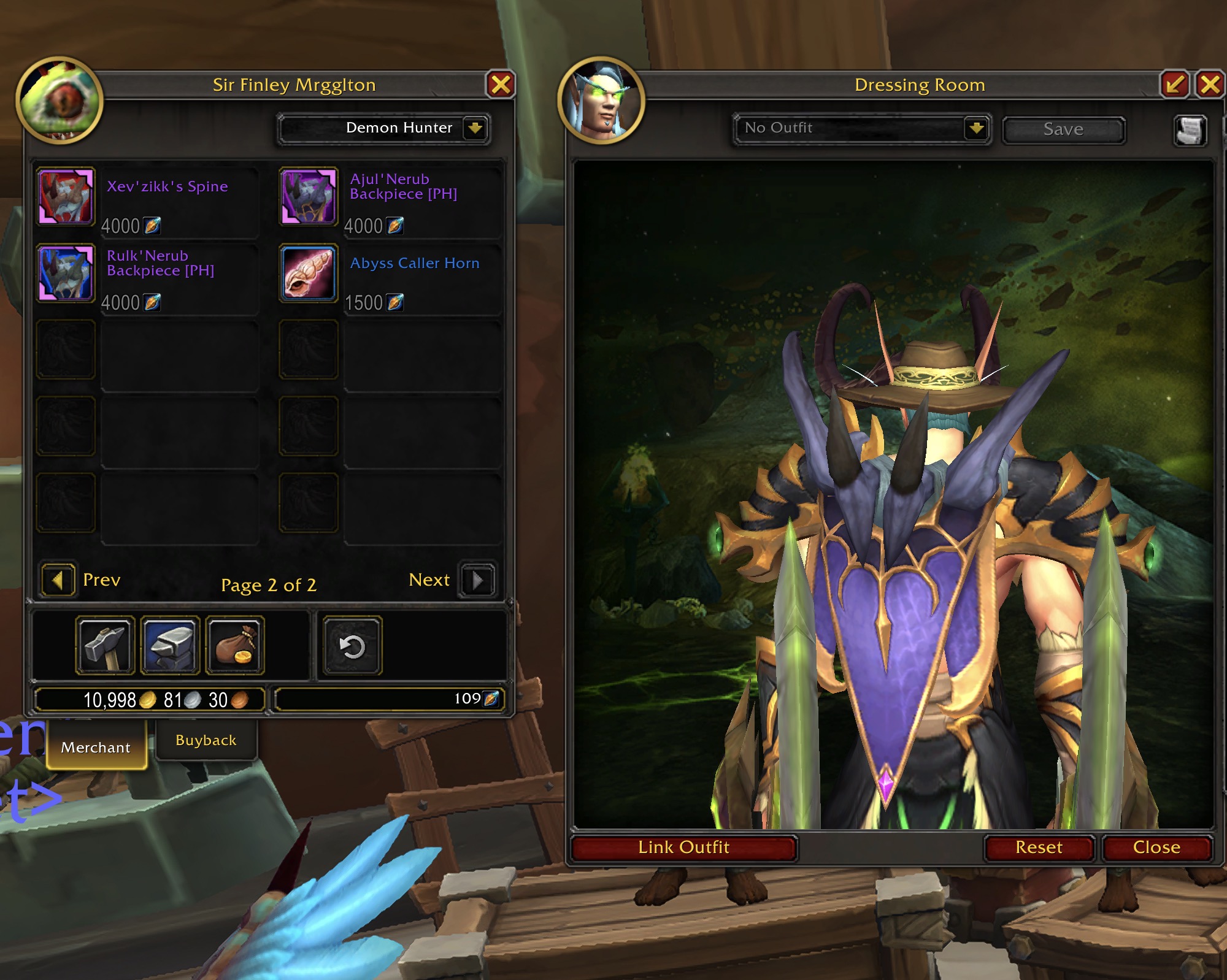
Task: Switch to the Buyback tab
Action: point(206,740)
